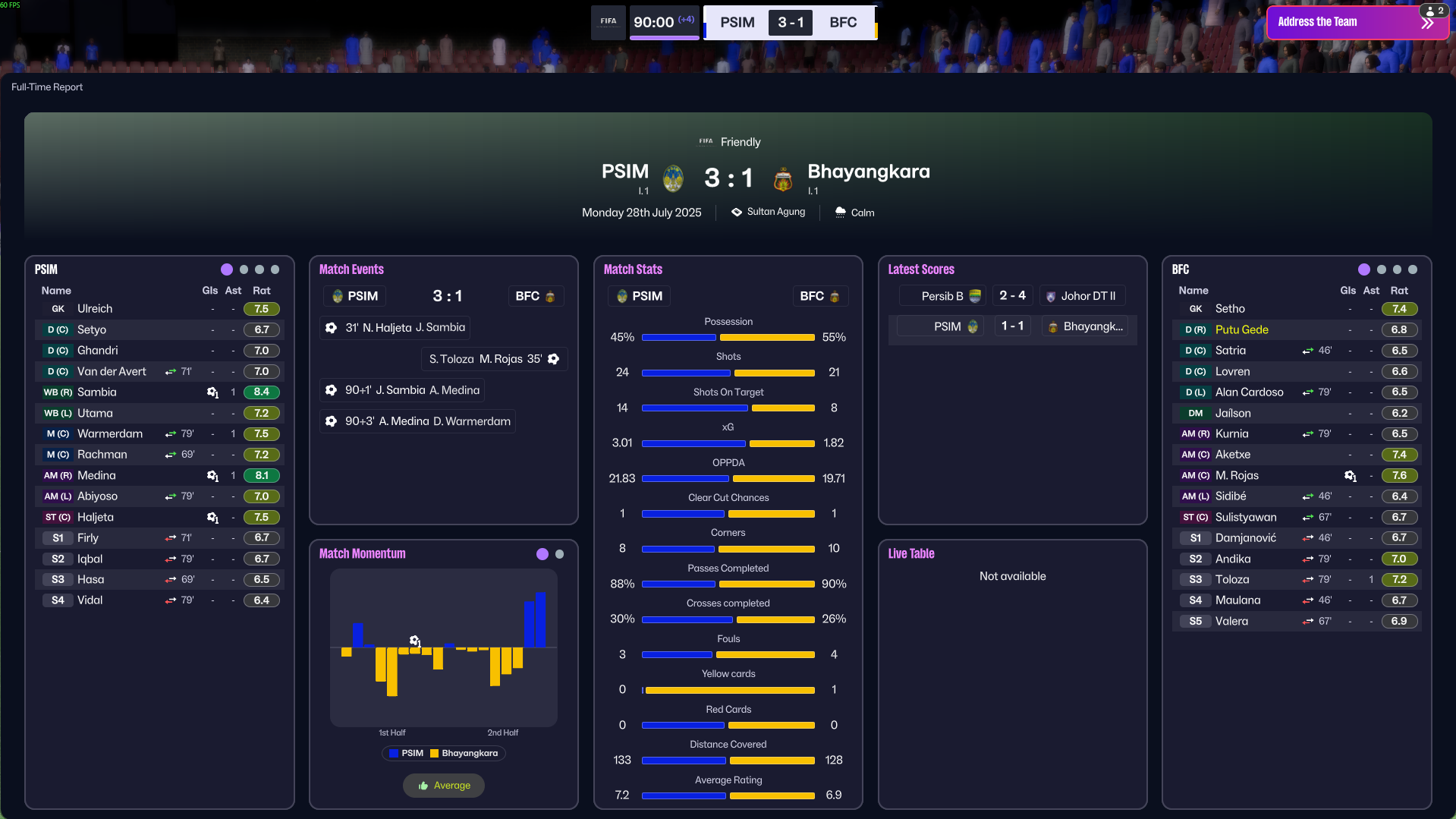Screen dimensions: 1456x819
Task: Open Sultan Agung stadium link
Action: (775, 213)
